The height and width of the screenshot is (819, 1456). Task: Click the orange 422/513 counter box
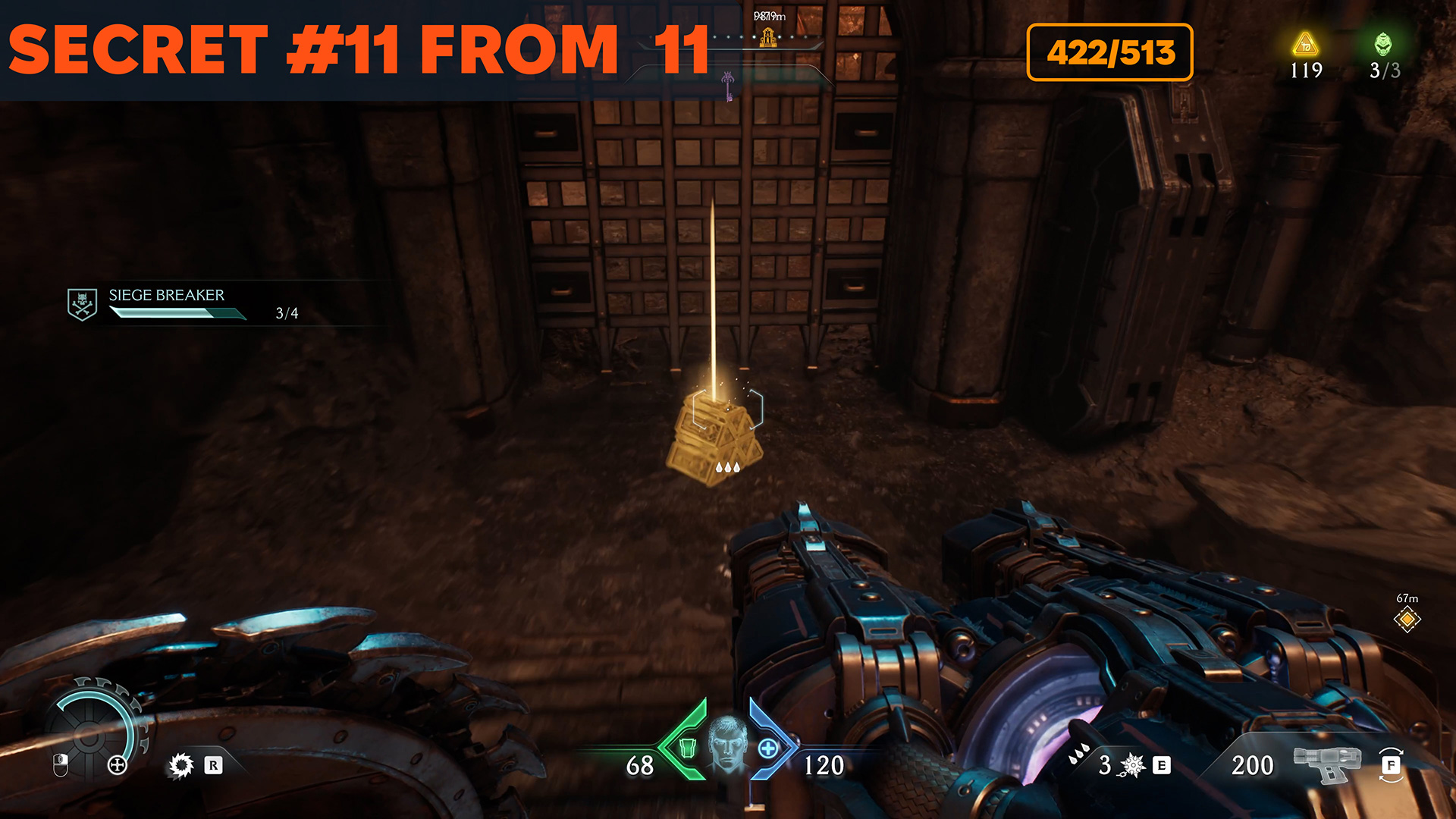(1109, 52)
